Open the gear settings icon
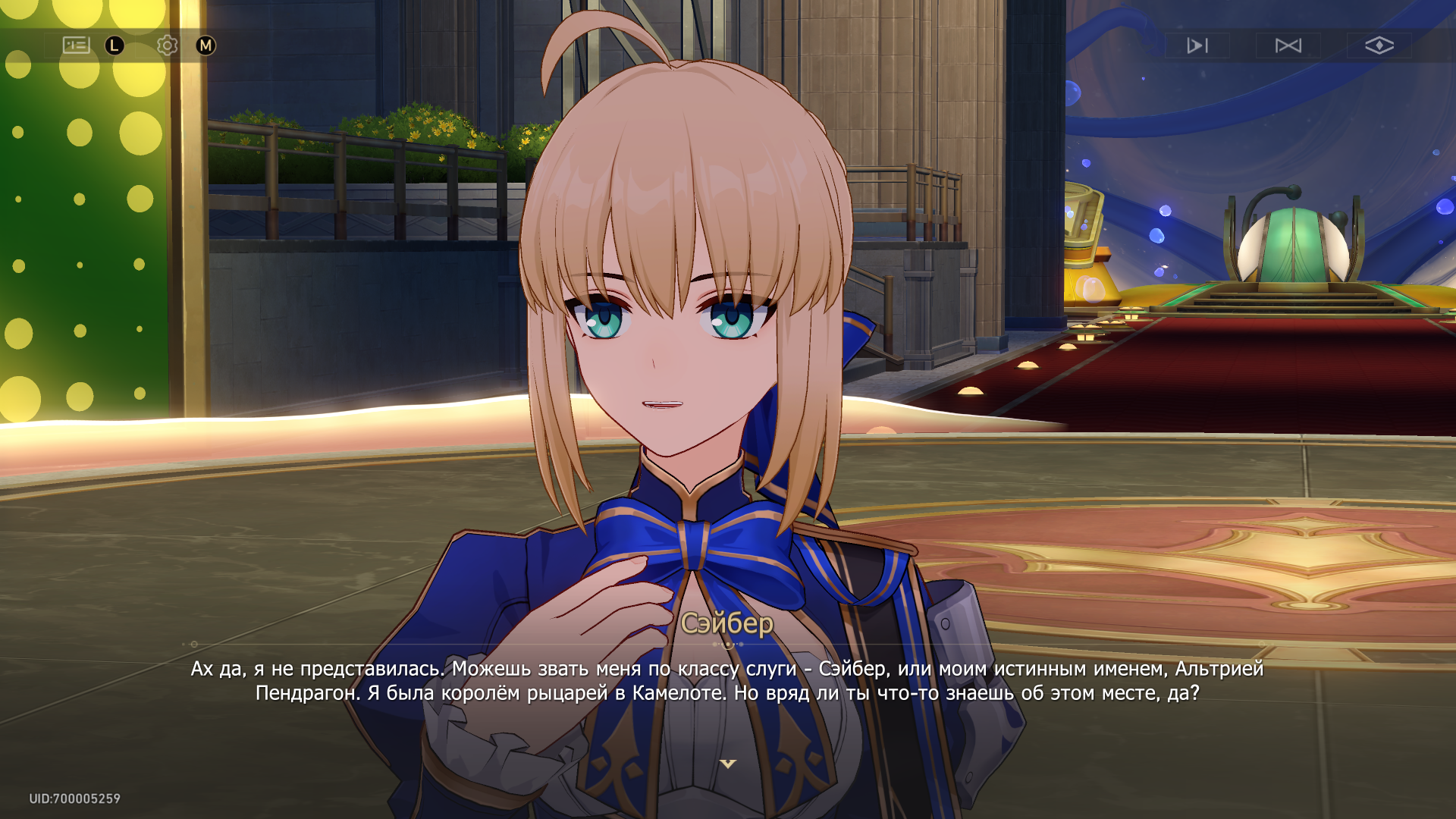 (x=167, y=45)
